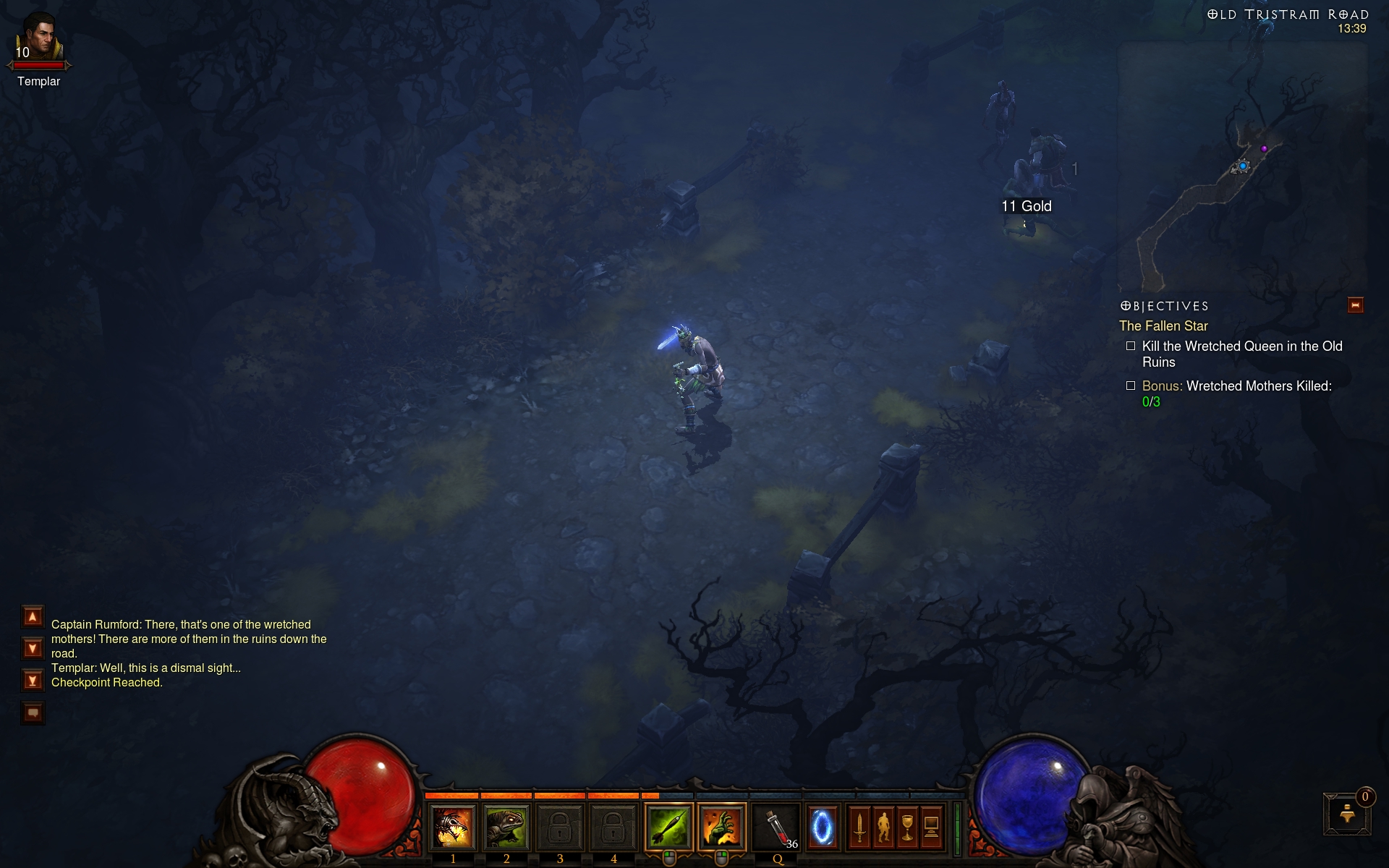The width and height of the screenshot is (1389, 868).
Task: Open the game menu computer button
Action: tap(931, 826)
